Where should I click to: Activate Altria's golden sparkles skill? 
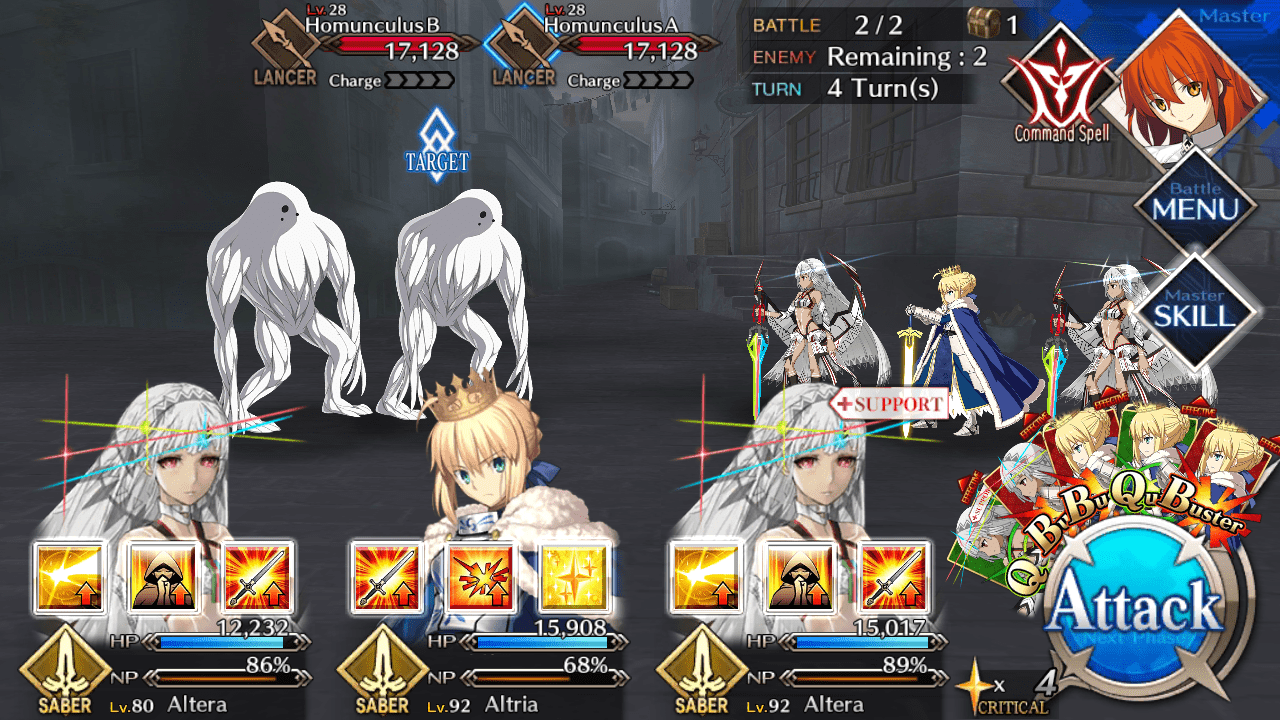pyautogui.click(x=574, y=578)
